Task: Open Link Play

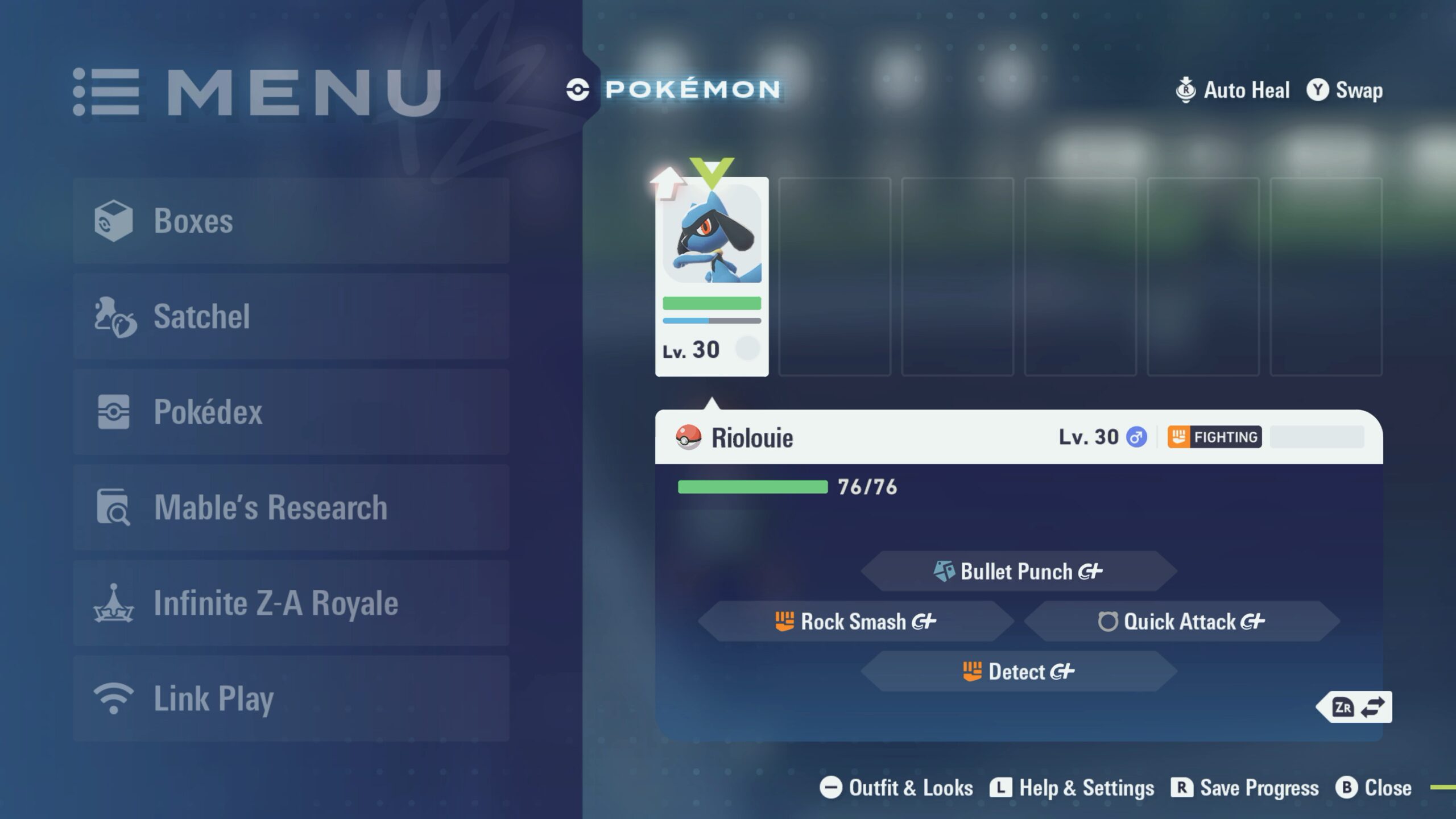Action: click(291, 698)
